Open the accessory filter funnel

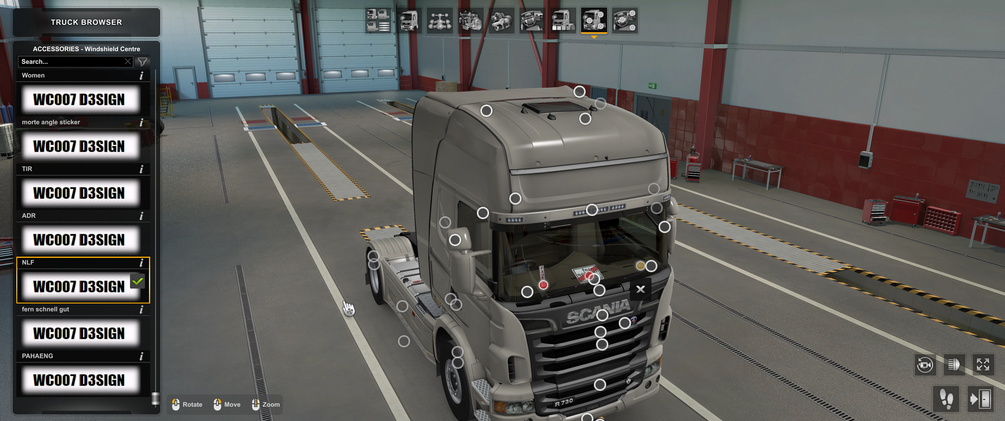pos(142,62)
